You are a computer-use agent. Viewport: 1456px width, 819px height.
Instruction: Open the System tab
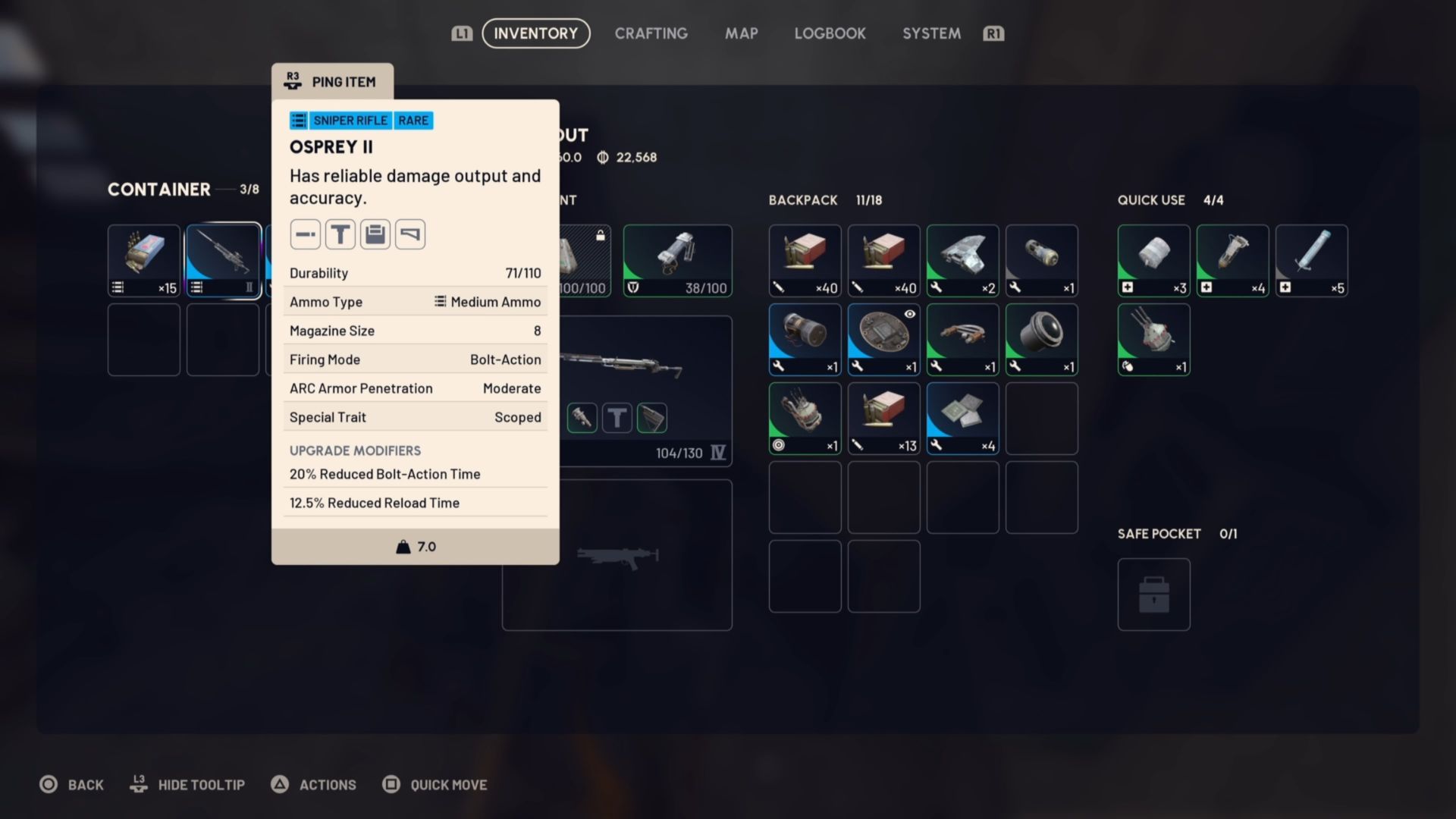tap(931, 33)
